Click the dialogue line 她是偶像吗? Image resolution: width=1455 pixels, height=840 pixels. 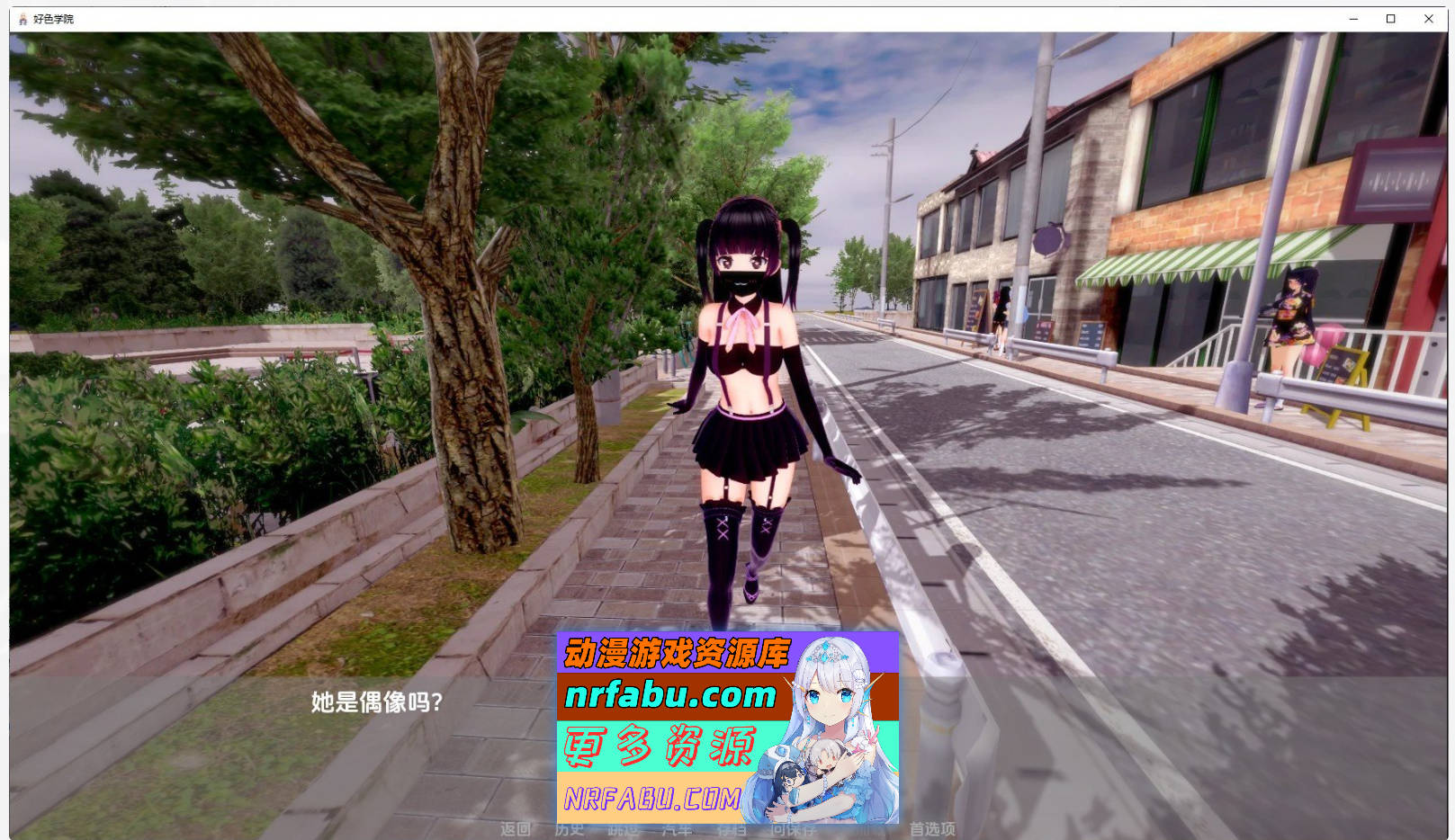click(374, 701)
